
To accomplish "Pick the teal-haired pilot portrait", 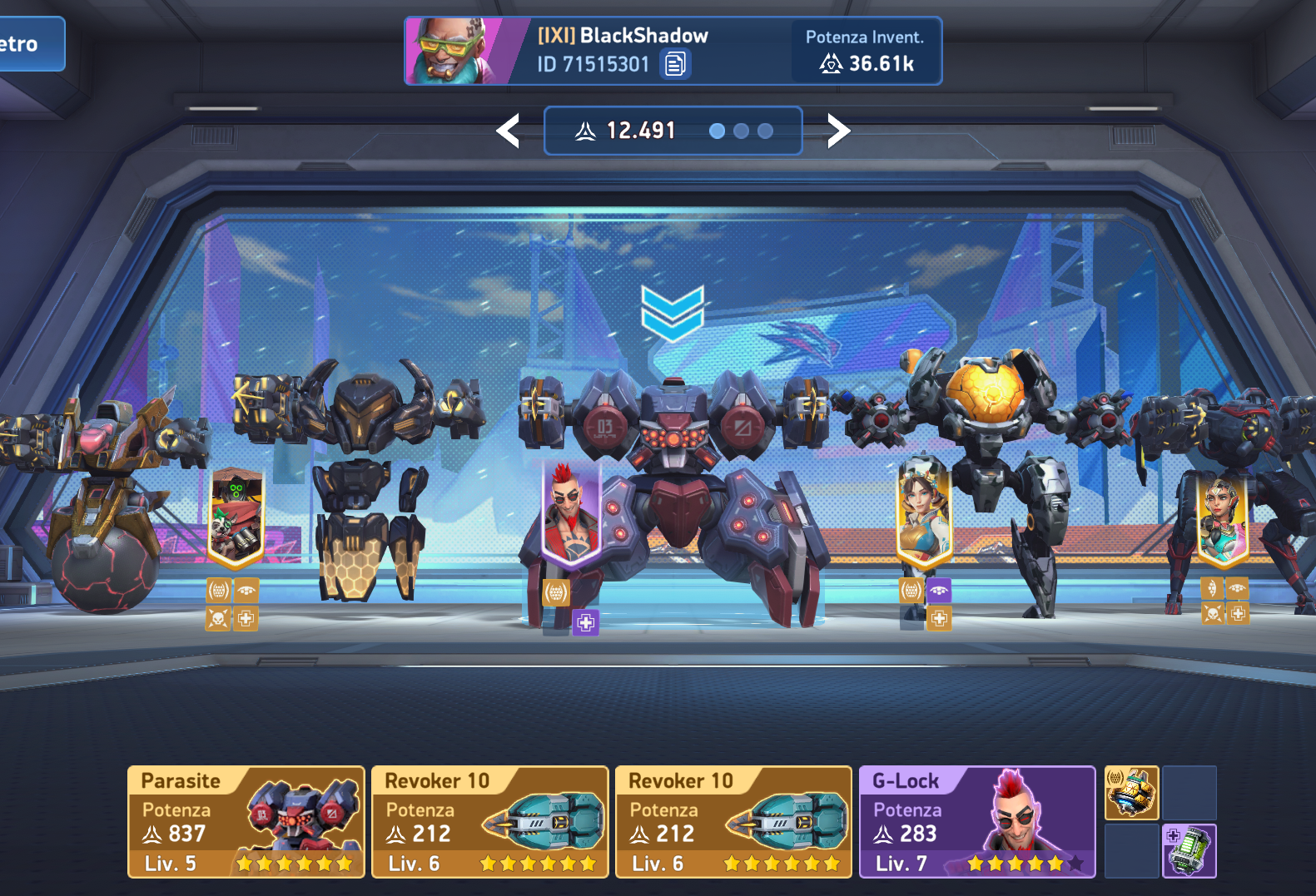I will (x=1222, y=516).
